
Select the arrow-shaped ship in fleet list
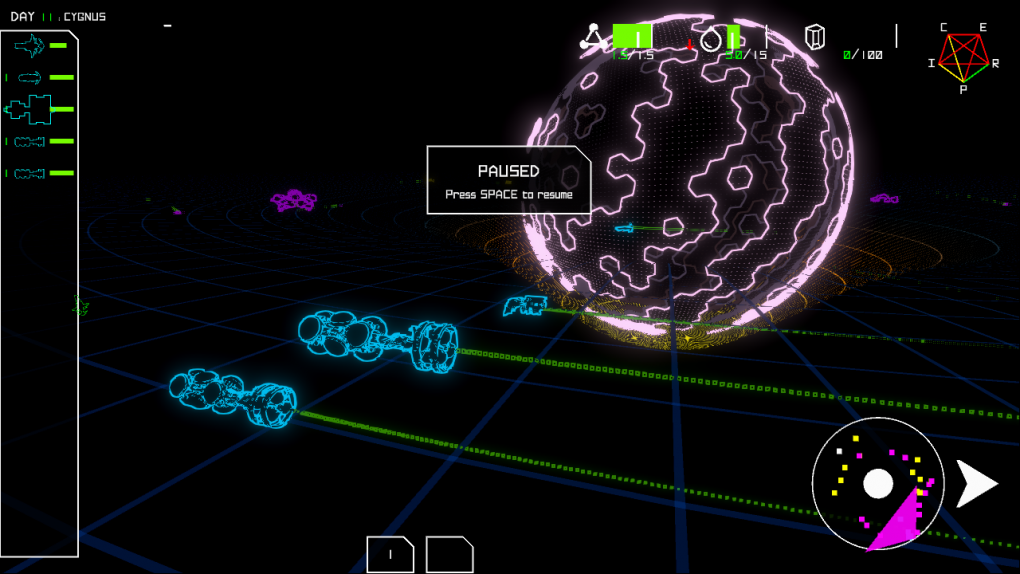point(29,46)
